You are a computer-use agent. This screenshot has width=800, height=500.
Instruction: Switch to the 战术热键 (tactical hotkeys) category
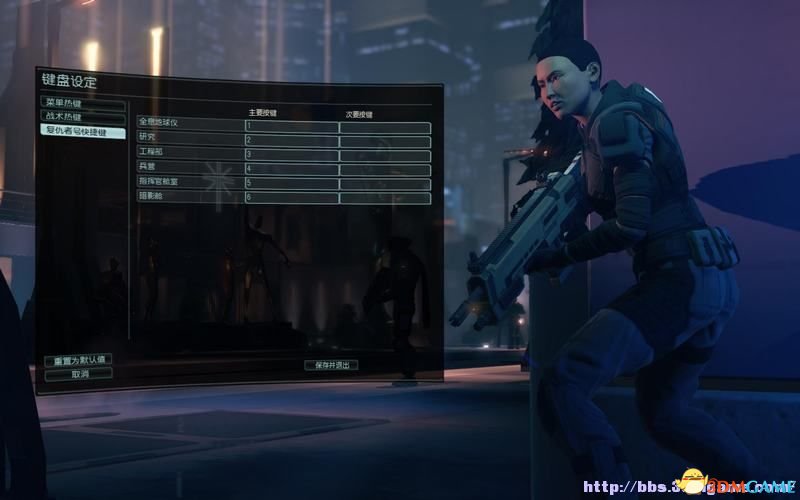[x=83, y=116]
